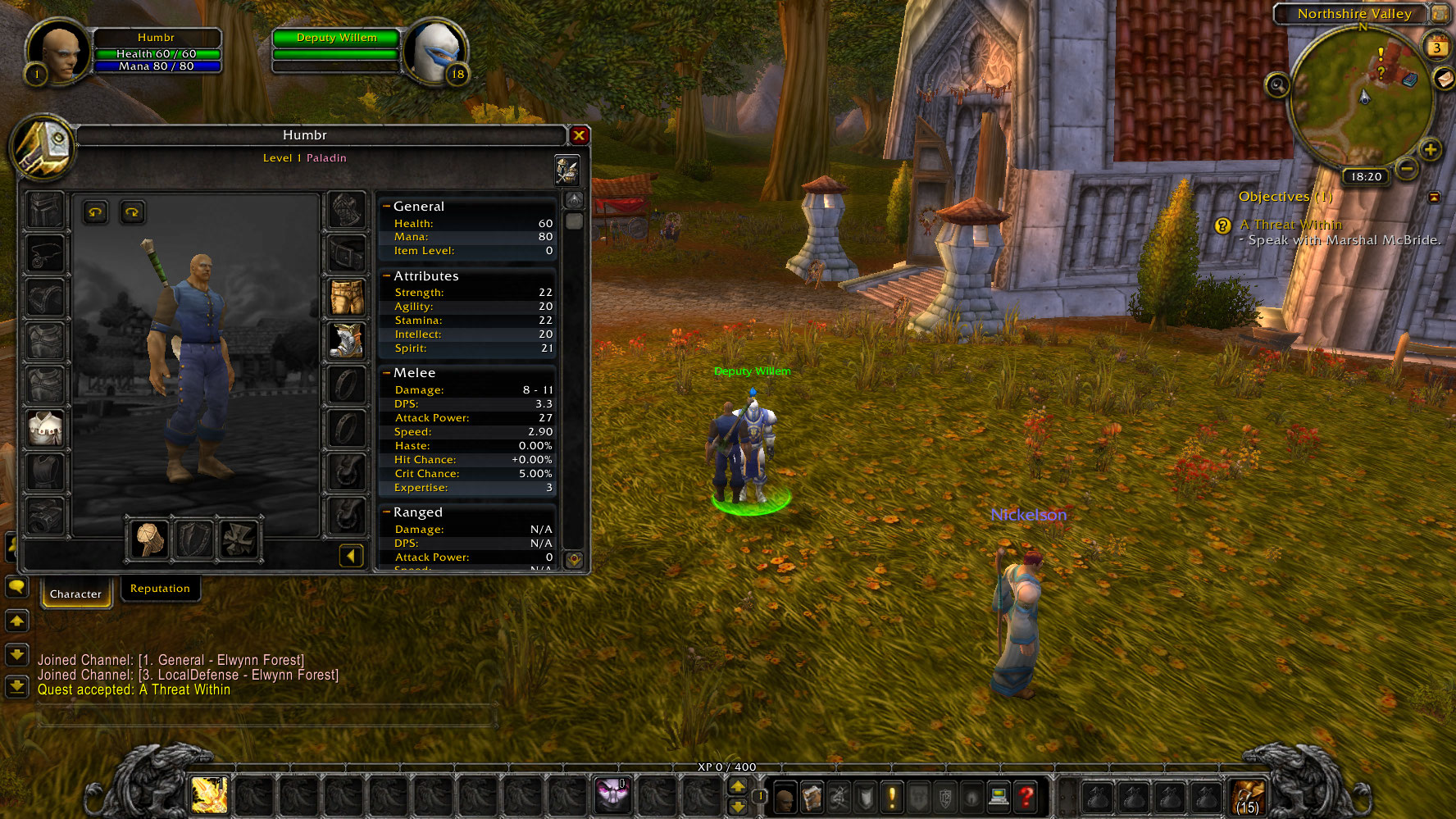This screenshot has width=1456, height=819.
Task: Rotate character model left
Action: (x=96, y=213)
